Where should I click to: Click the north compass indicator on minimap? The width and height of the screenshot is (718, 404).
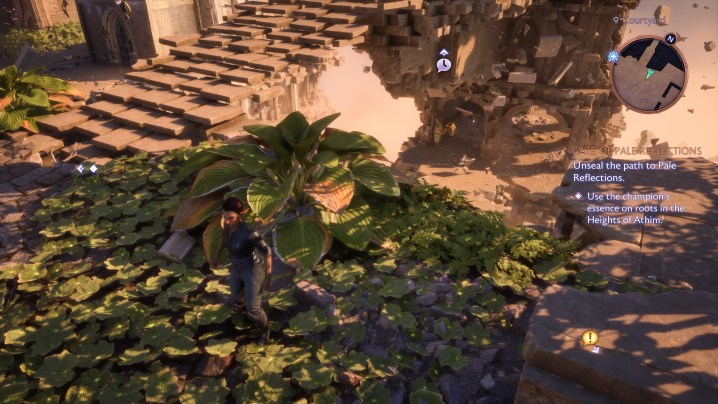(671, 38)
